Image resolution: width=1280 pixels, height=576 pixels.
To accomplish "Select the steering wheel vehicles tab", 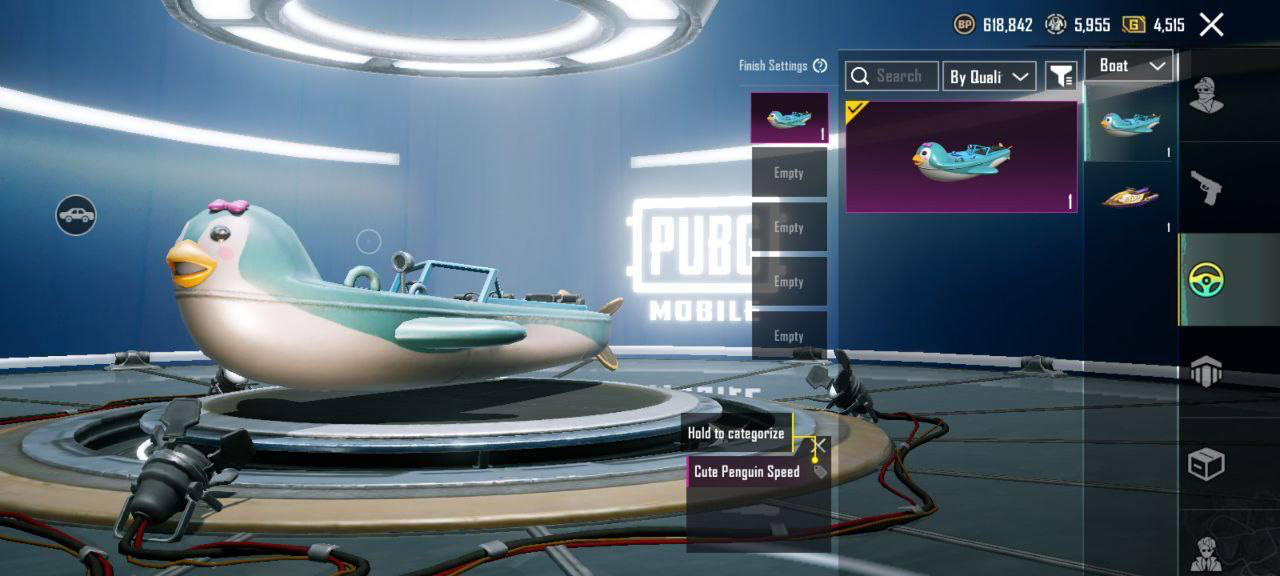I will coord(1207,280).
